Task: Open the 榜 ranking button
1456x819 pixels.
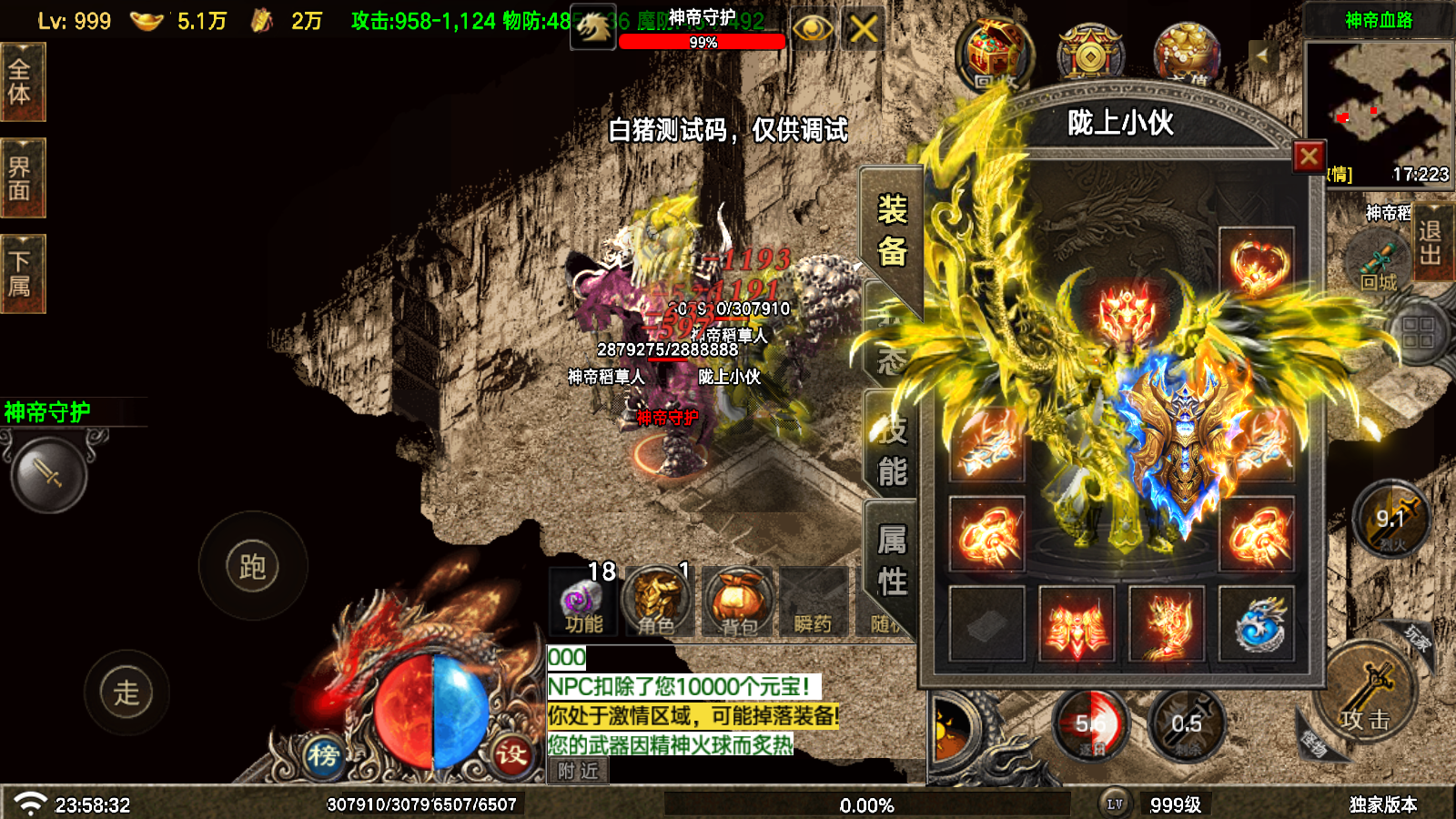Action: (323, 754)
